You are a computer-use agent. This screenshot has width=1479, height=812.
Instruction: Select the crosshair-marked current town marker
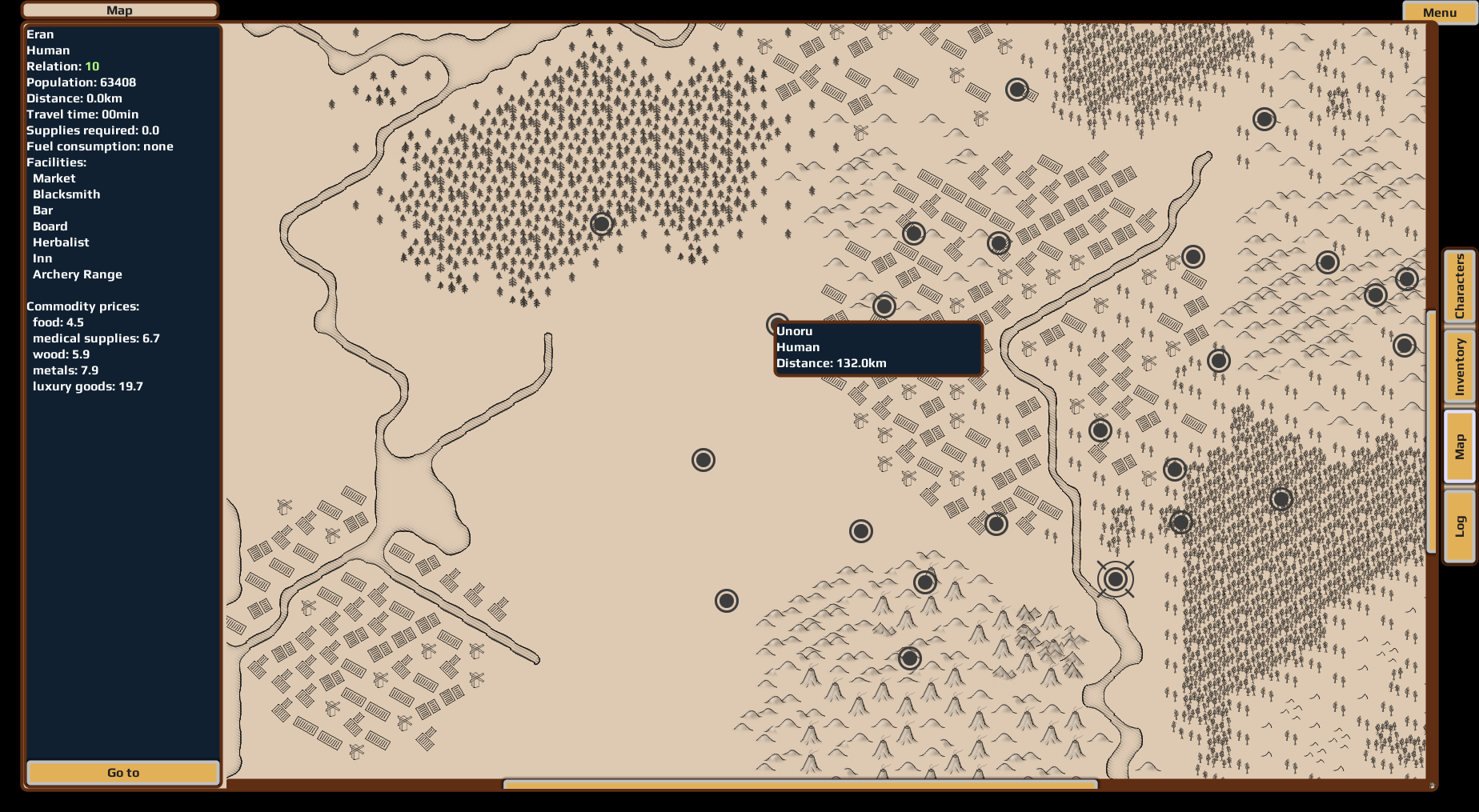click(1115, 578)
